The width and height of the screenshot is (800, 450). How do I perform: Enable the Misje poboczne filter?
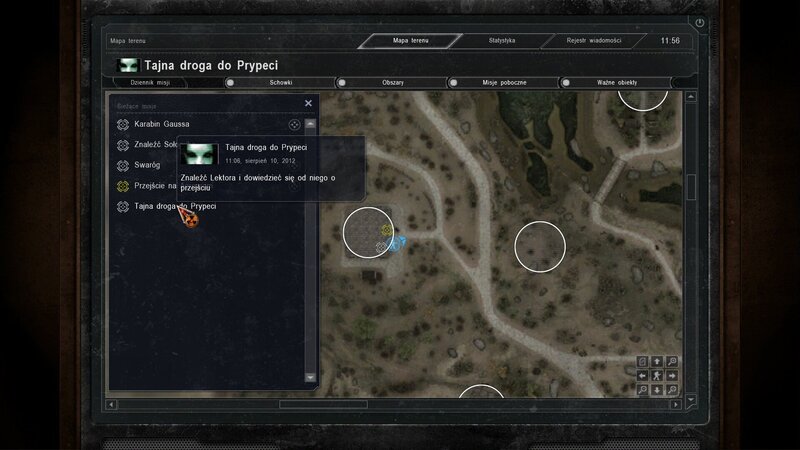point(504,83)
